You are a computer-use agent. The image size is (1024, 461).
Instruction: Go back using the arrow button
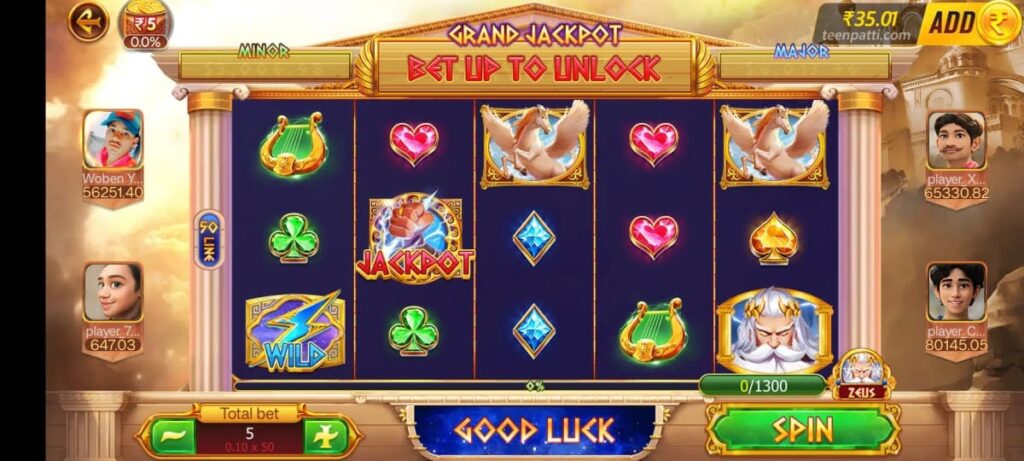point(88,21)
